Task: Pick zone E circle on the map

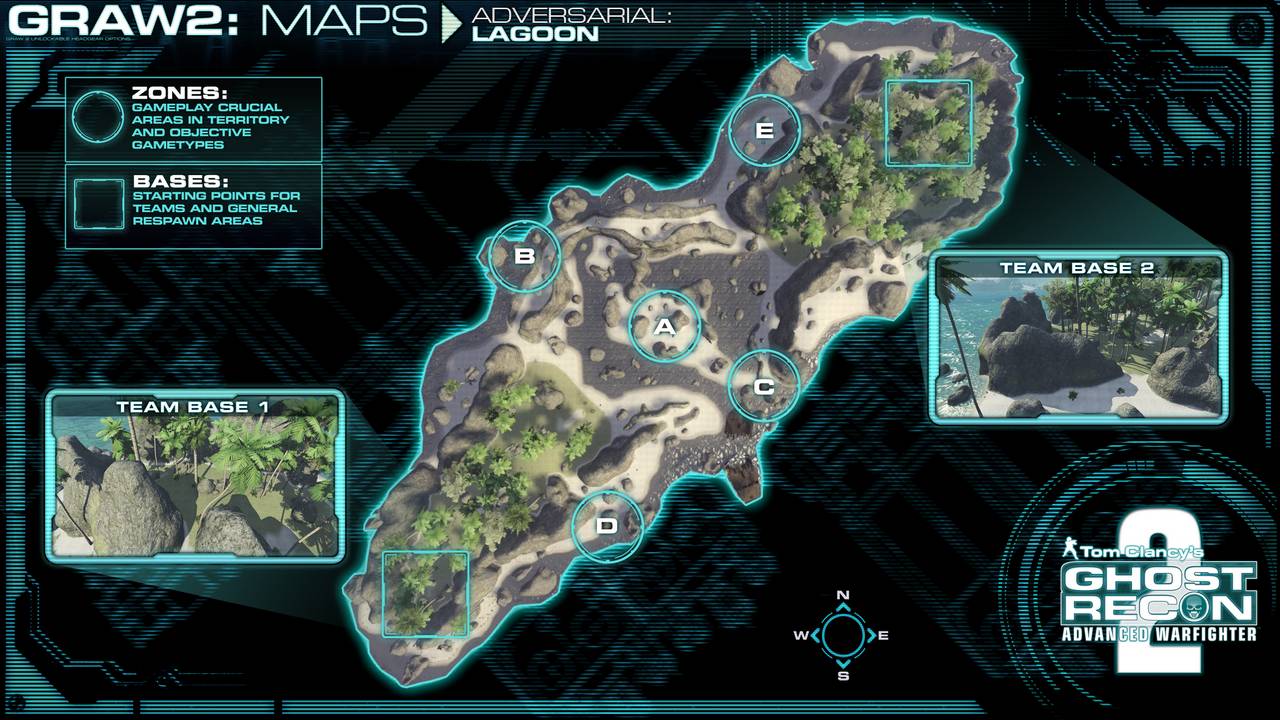Action: pyautogui.click(x=765, y=130)
